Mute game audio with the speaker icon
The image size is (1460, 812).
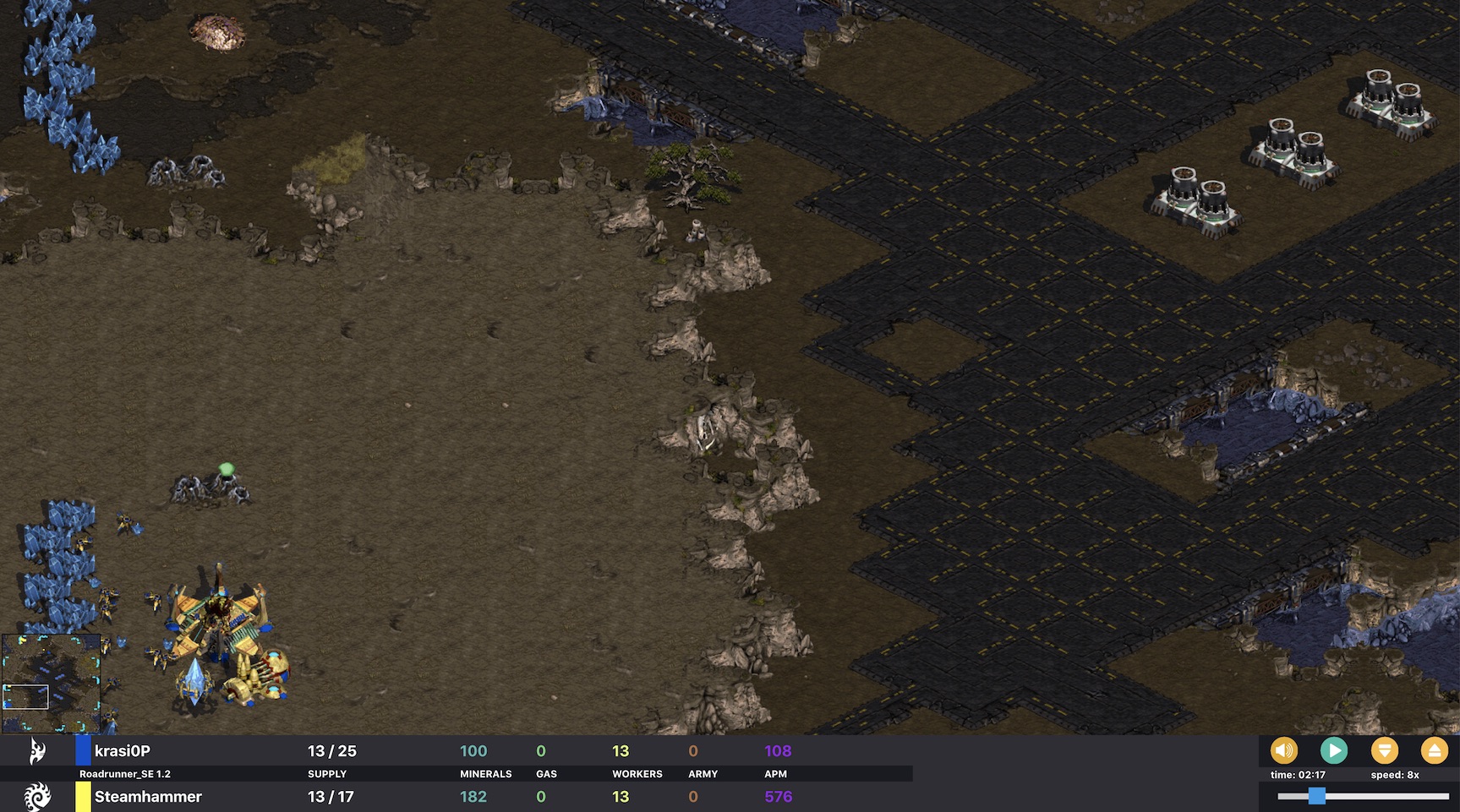1284,749
